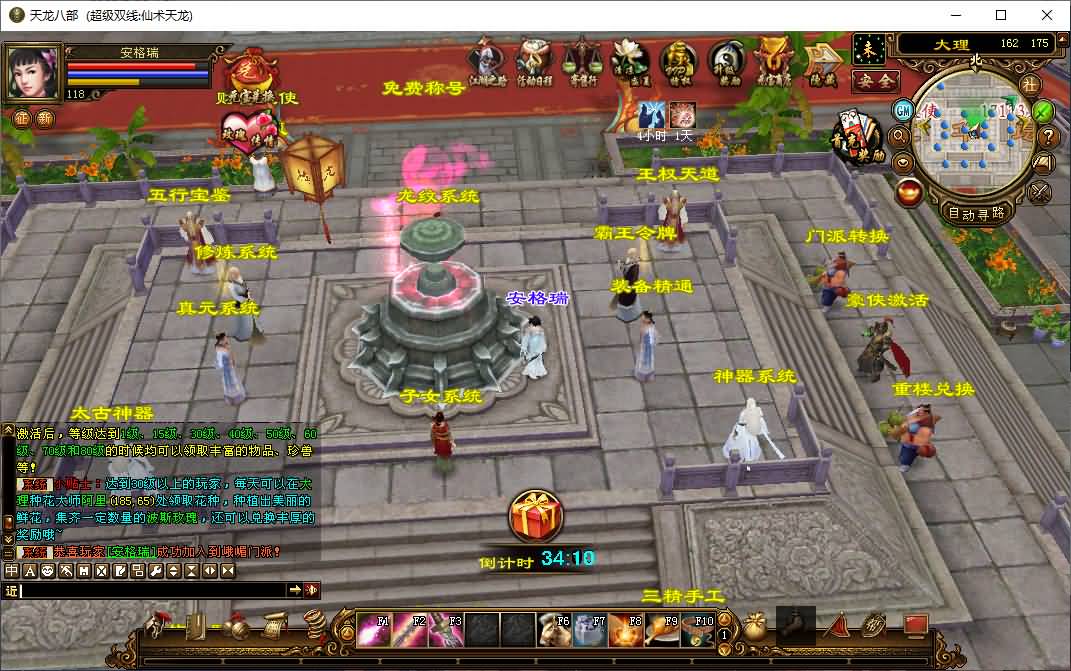The width and height of the screenshot is (1071, 671).
Task: Open the GM help button
Action: (903, 108)
